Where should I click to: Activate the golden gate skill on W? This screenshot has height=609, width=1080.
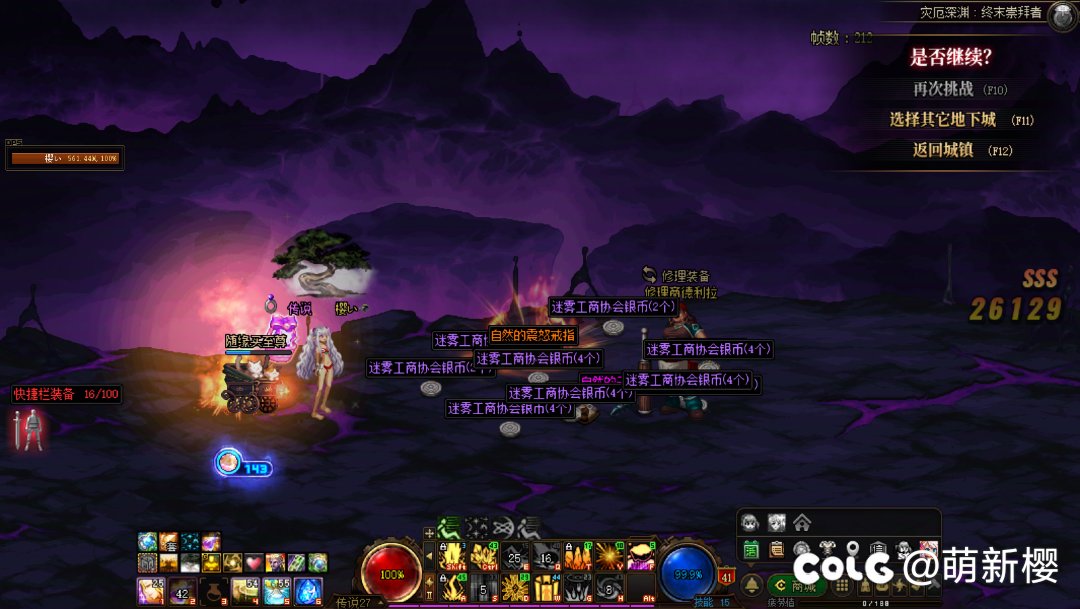tap(546, 587)
